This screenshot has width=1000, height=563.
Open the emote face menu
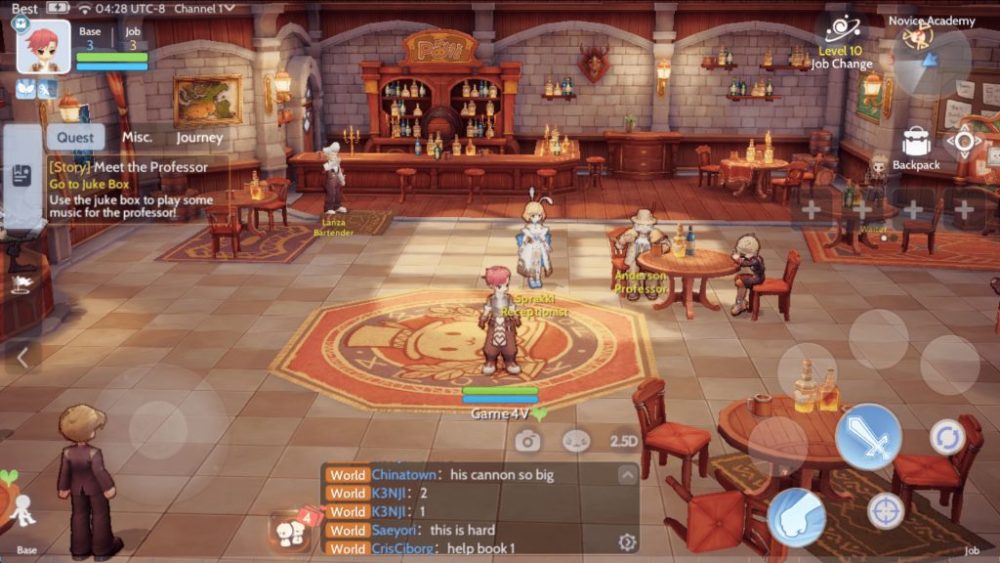[576, 440]
